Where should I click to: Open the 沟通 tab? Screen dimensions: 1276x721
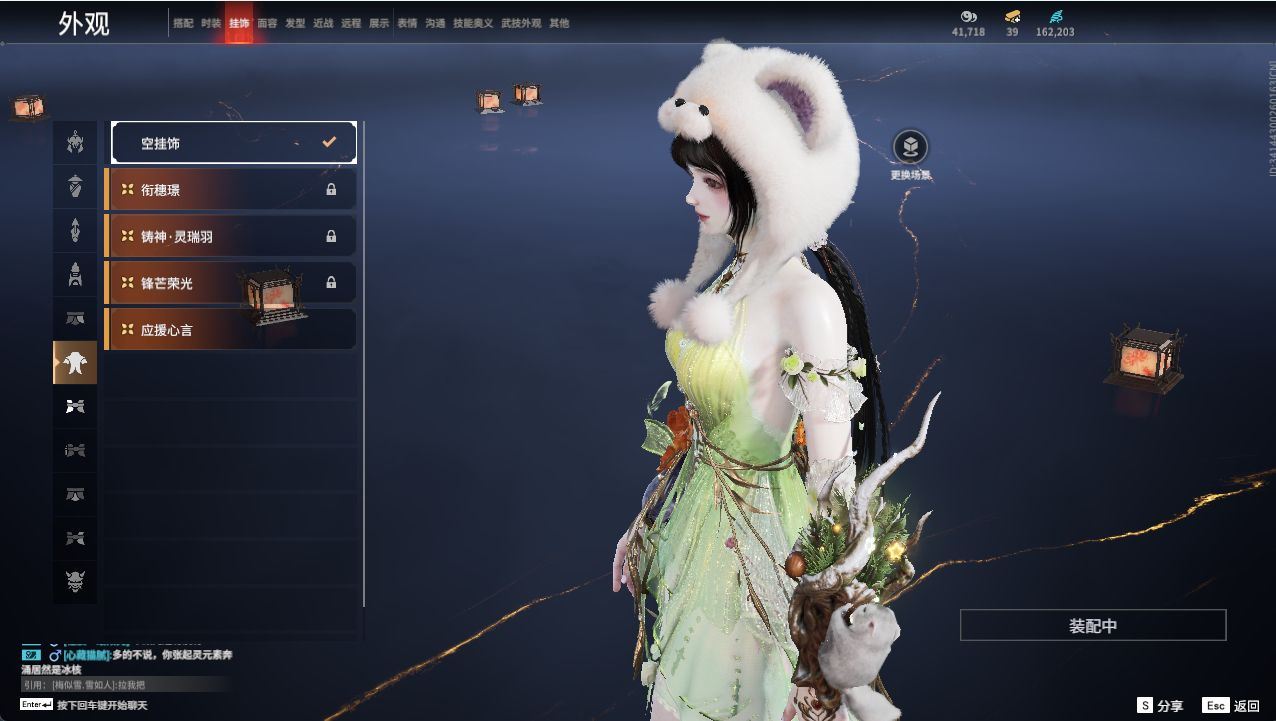click(435, 23)
